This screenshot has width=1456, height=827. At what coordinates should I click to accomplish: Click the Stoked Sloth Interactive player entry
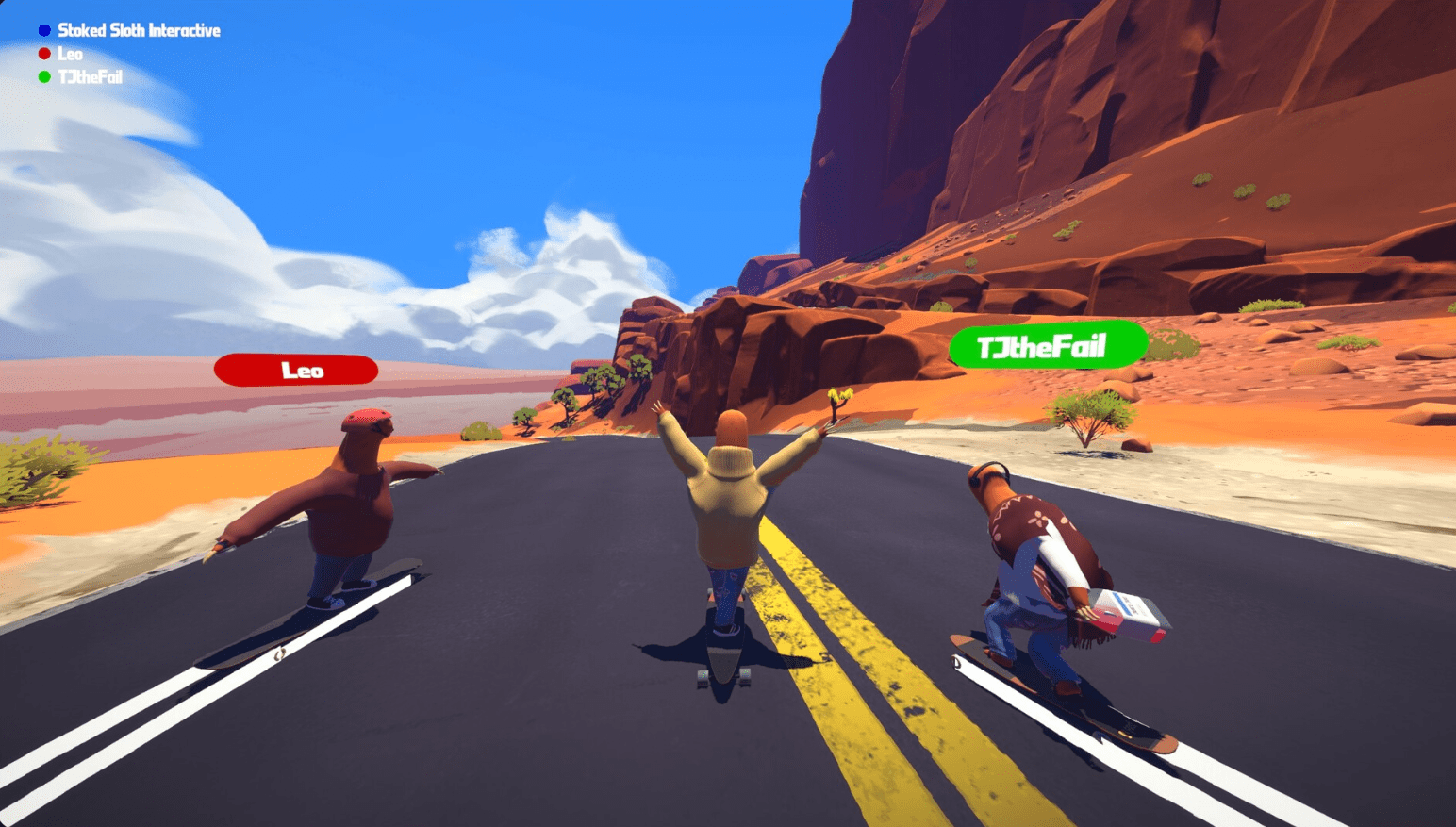pos(140,29)
